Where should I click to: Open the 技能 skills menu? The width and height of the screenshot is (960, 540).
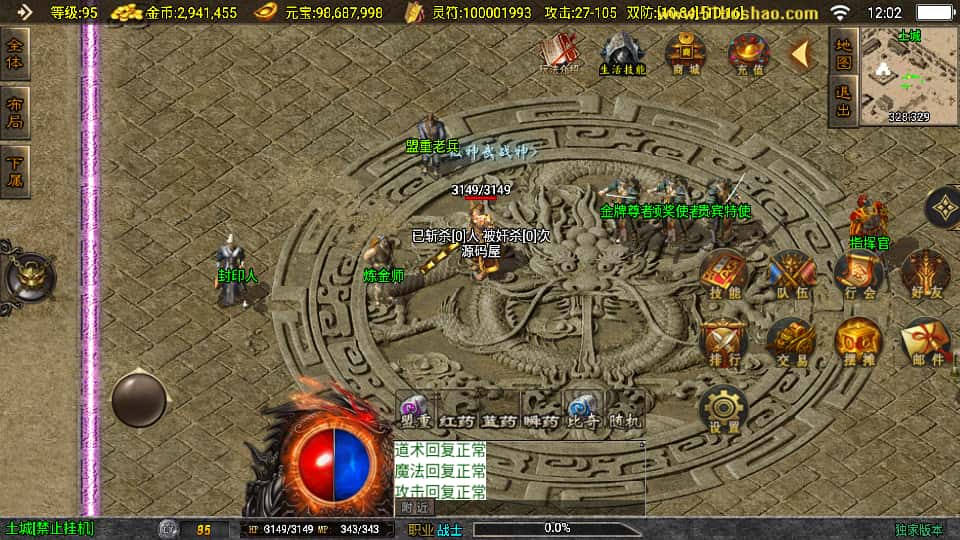pos(724,274)
